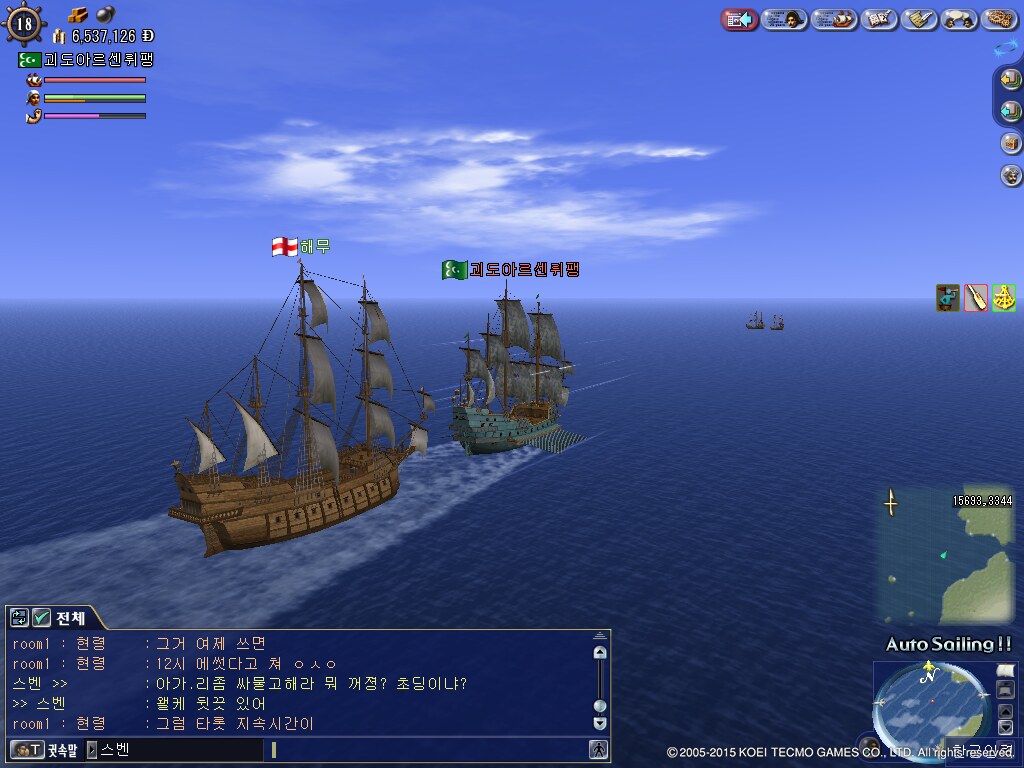Open the scroll and feather menu

tap(919, 19)
